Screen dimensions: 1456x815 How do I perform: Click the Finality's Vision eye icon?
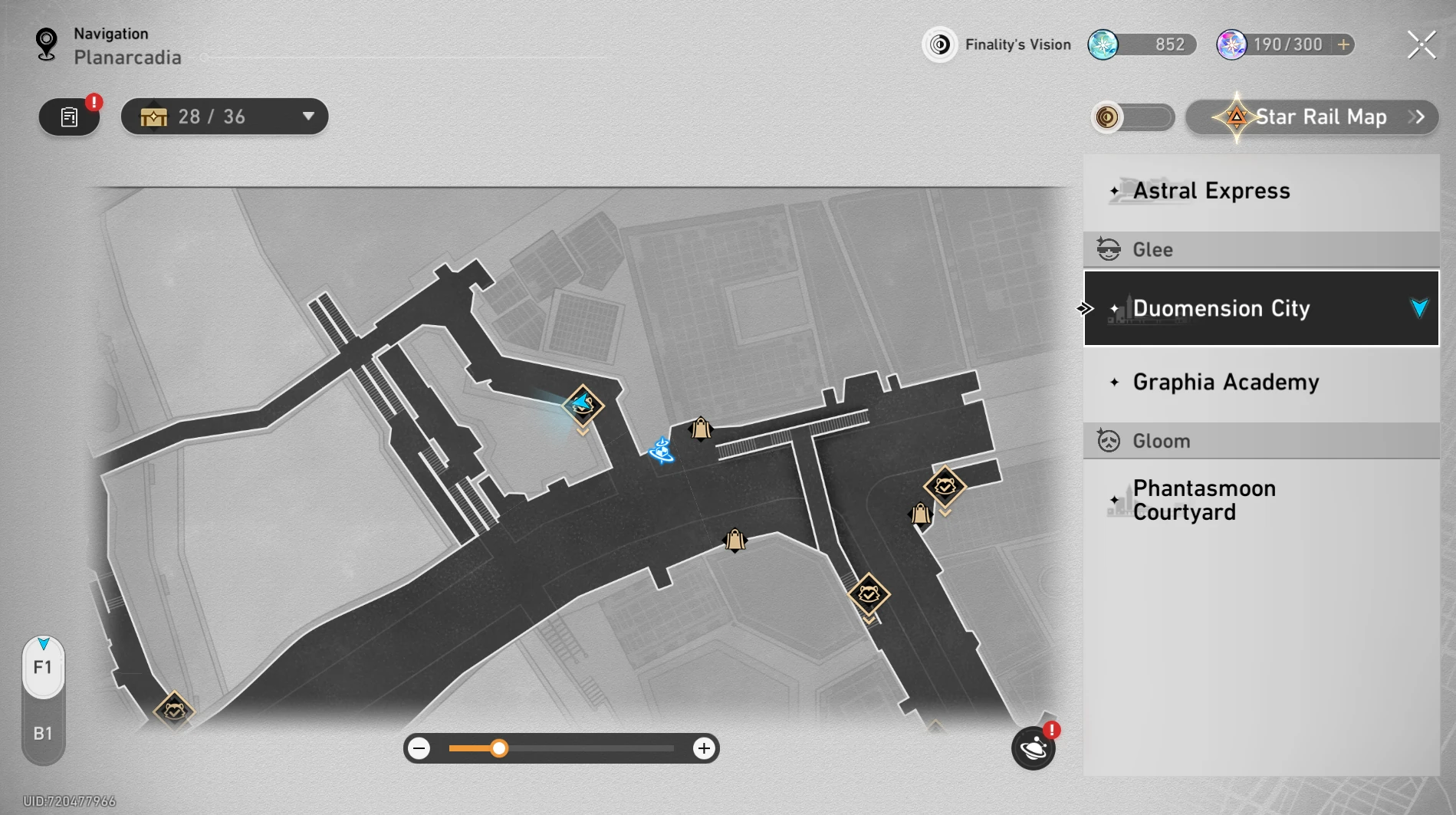[x=939, y=45]
